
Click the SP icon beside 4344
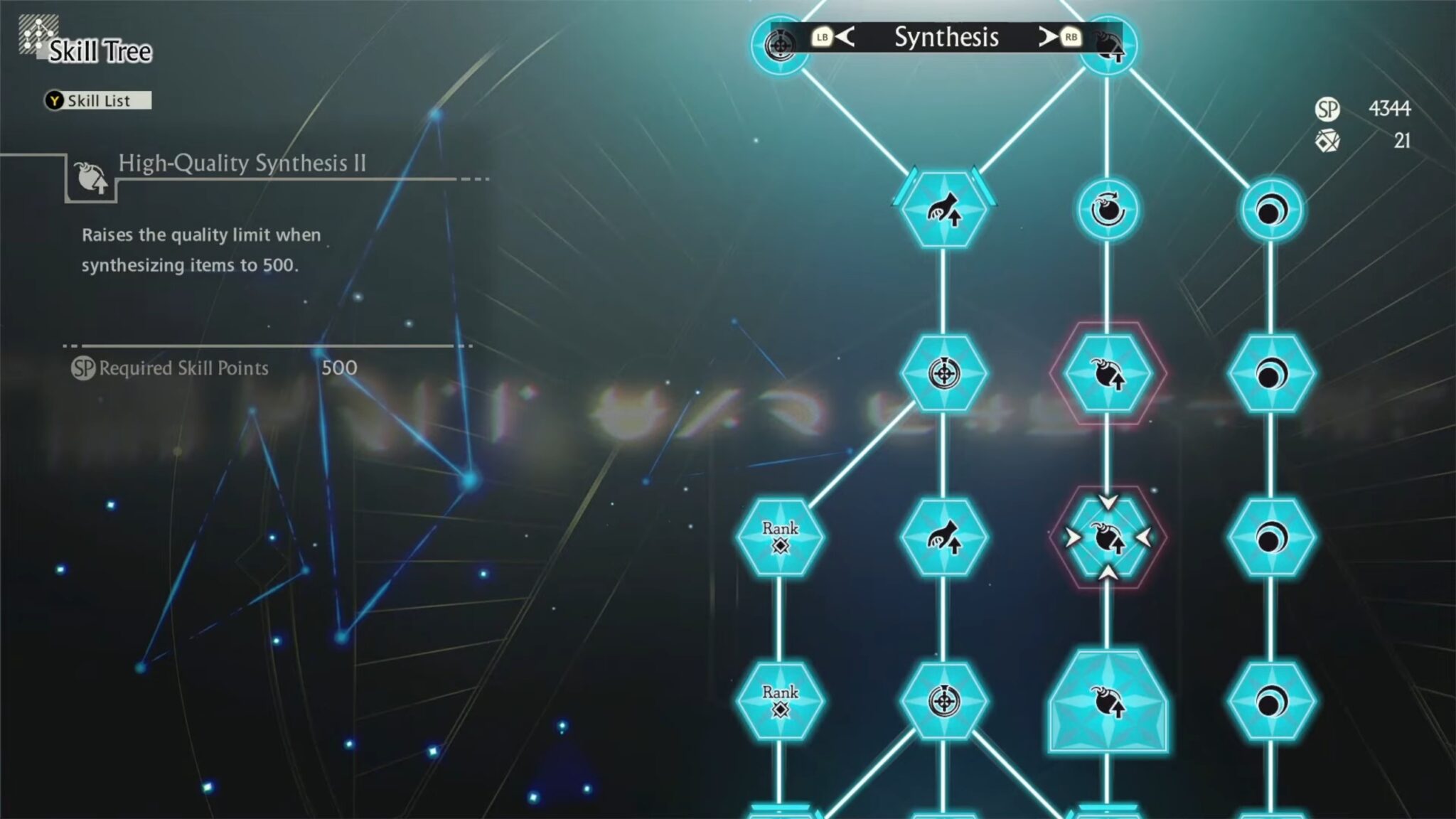[1327, 110]
